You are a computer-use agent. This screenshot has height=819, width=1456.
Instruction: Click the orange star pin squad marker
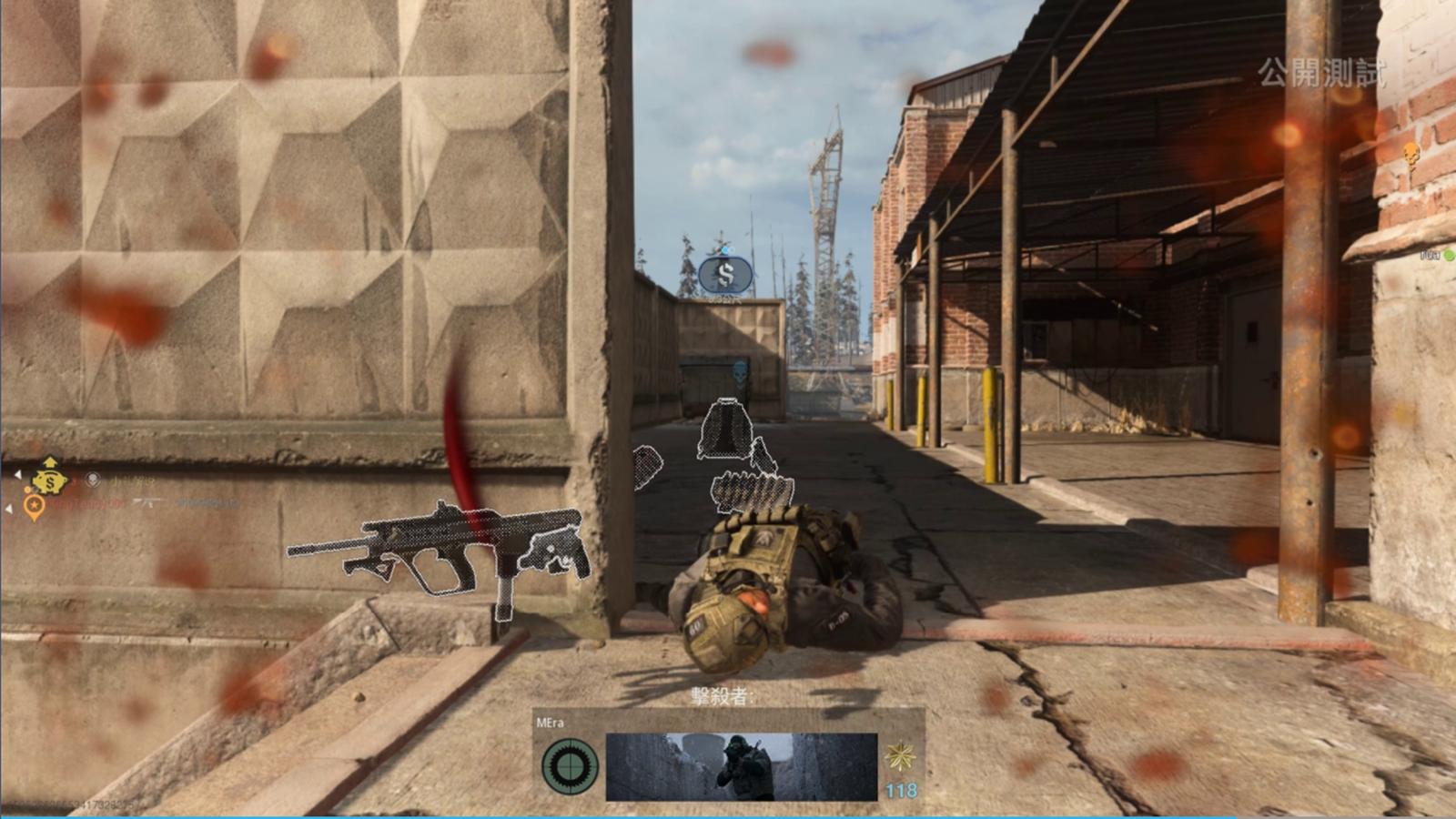34,506
